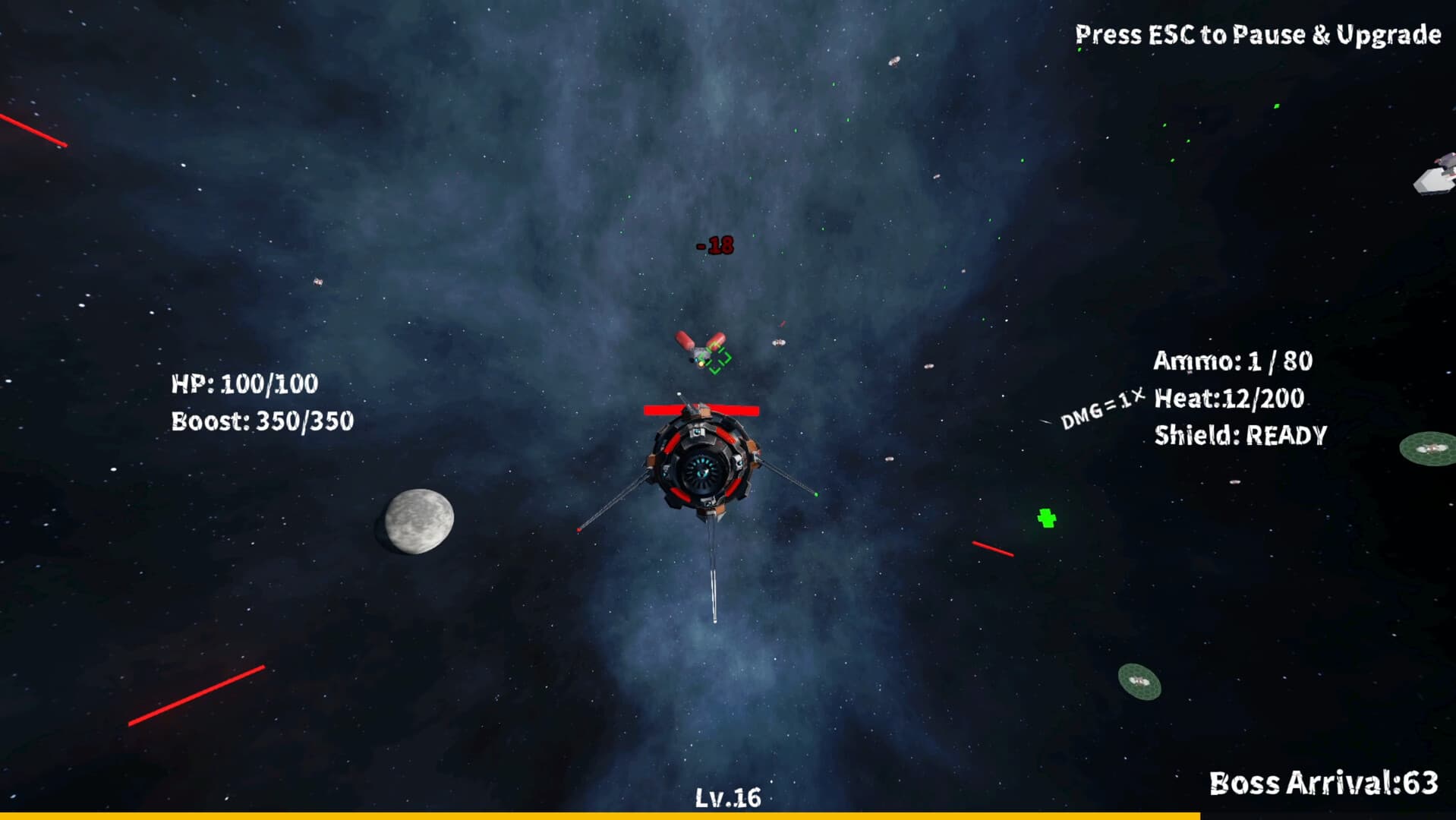
Task: Click the red health bar above the ship
Action: 699,411
